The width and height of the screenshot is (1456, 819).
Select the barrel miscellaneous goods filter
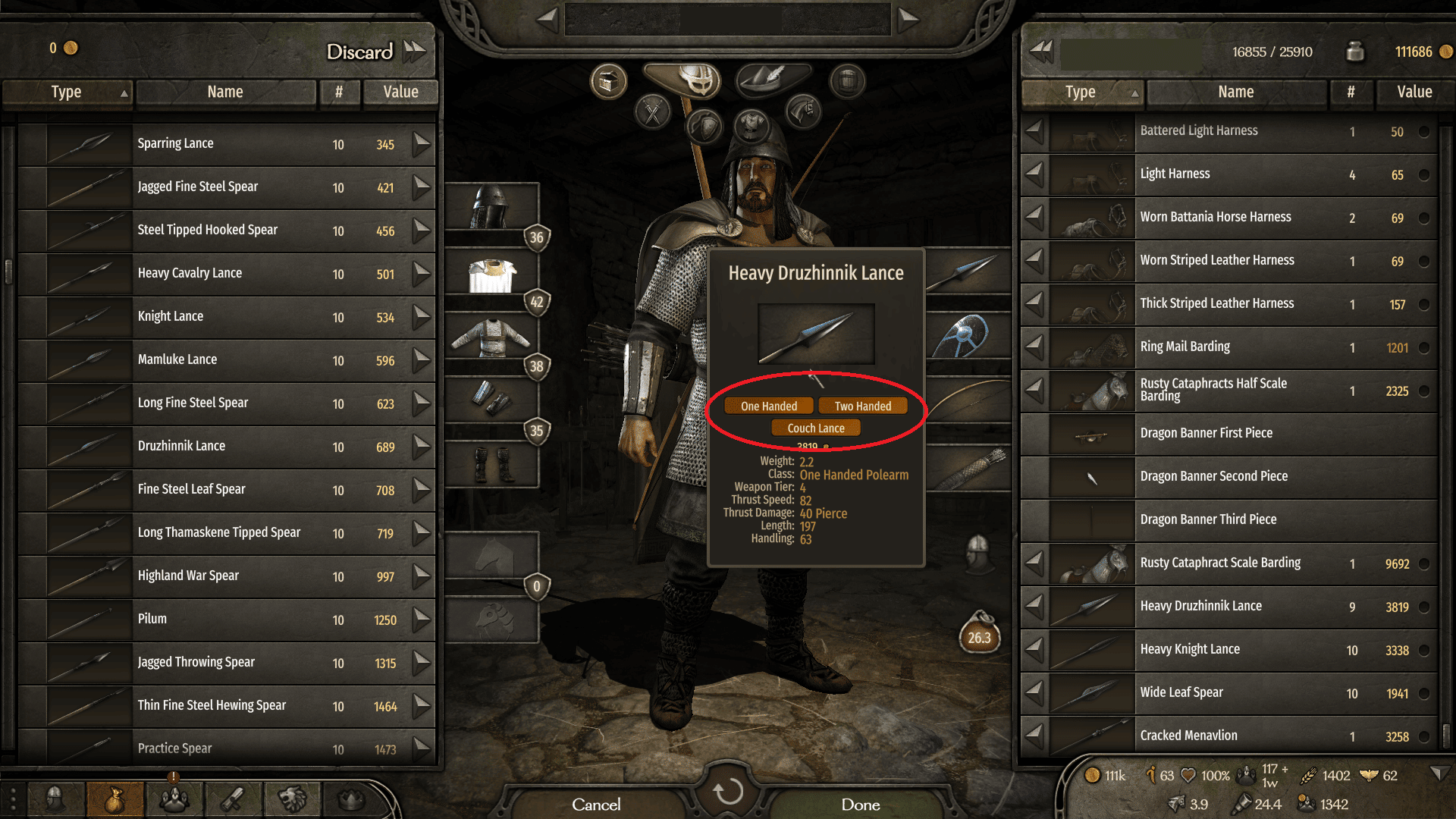point(846,80)
